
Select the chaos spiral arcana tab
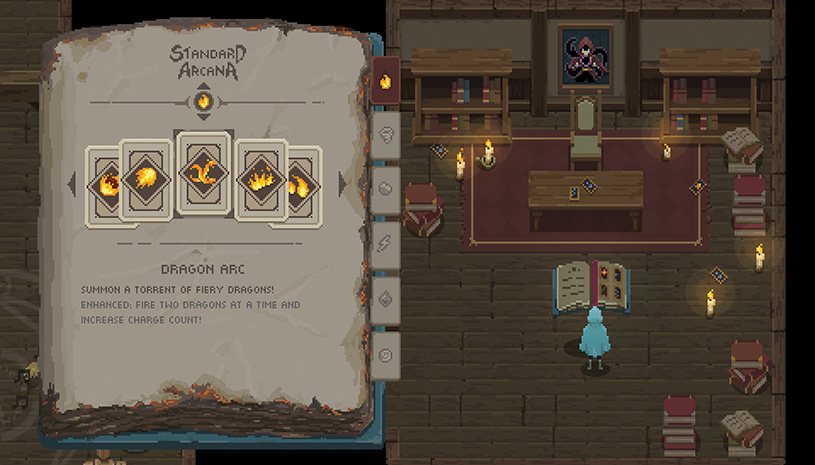point(386,353)
